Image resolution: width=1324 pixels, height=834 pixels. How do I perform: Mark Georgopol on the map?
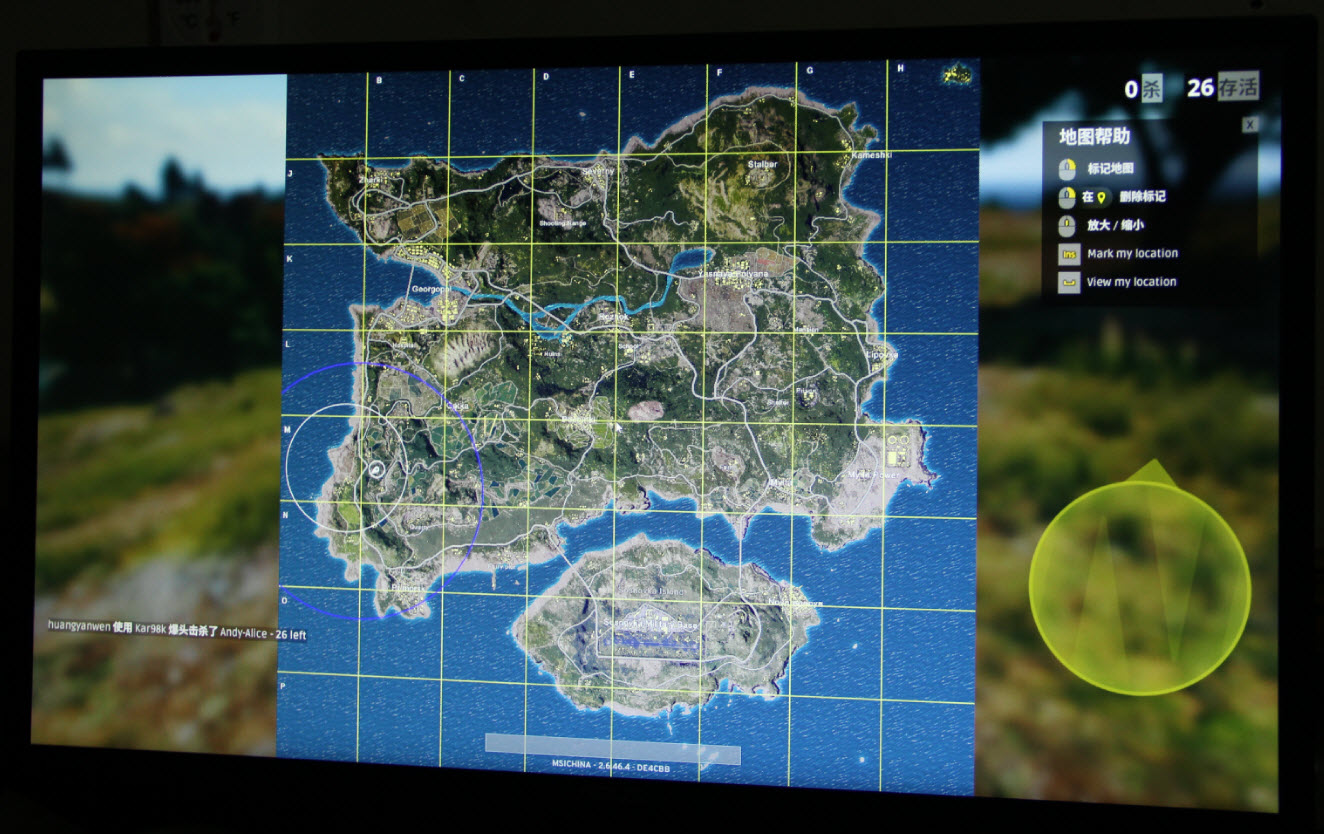coord(432,289)
